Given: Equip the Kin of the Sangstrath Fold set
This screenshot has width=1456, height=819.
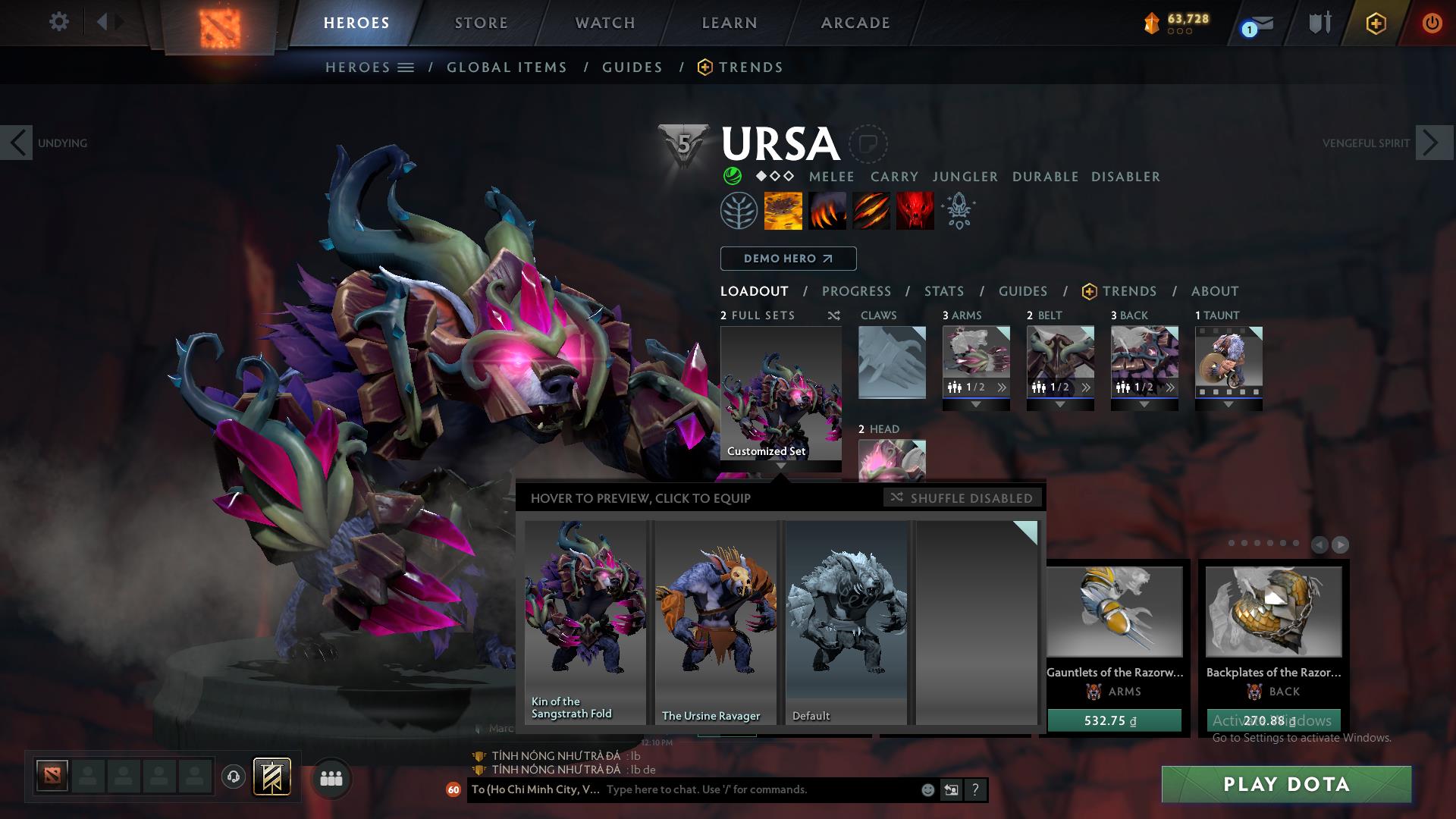Looking at the screenshot, I should pos(585,622).
